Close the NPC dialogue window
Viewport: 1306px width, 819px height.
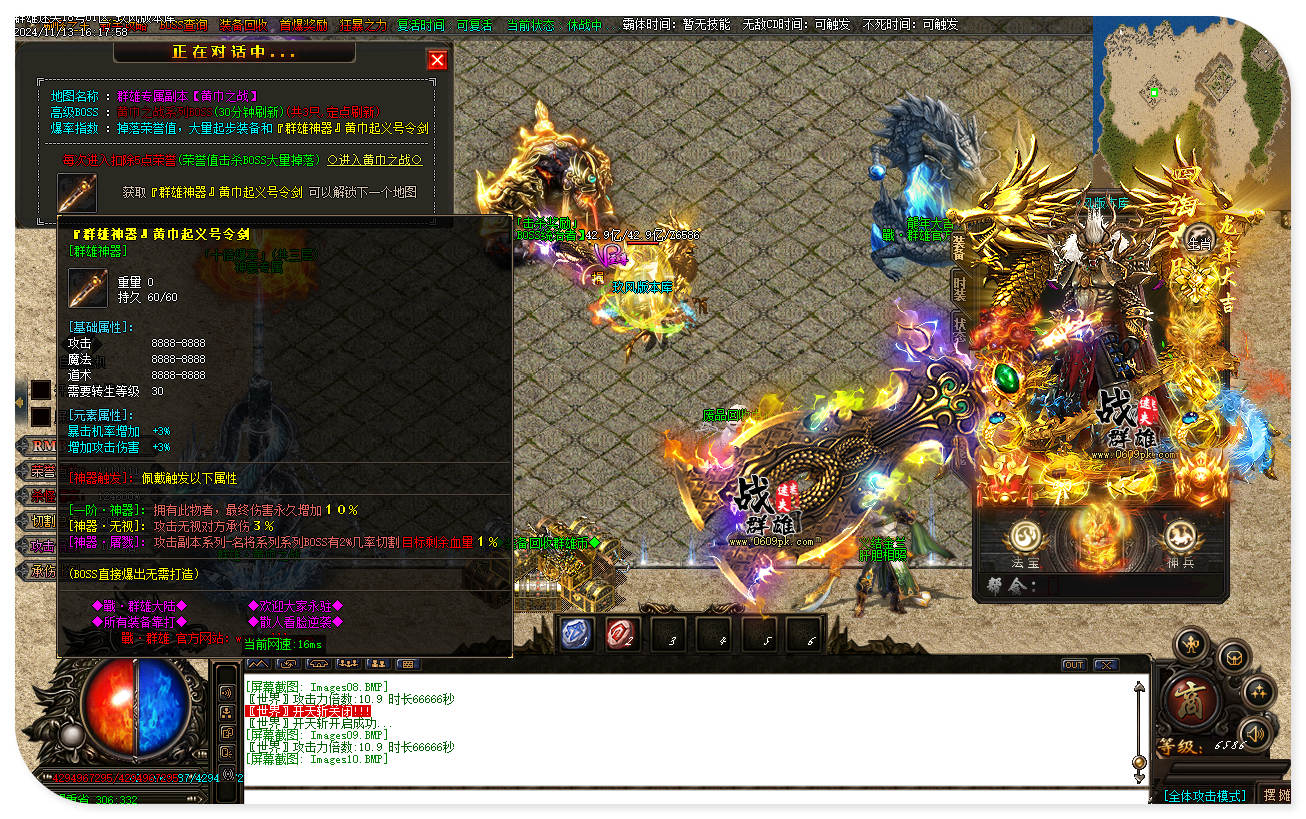click(x=437, y=60)
